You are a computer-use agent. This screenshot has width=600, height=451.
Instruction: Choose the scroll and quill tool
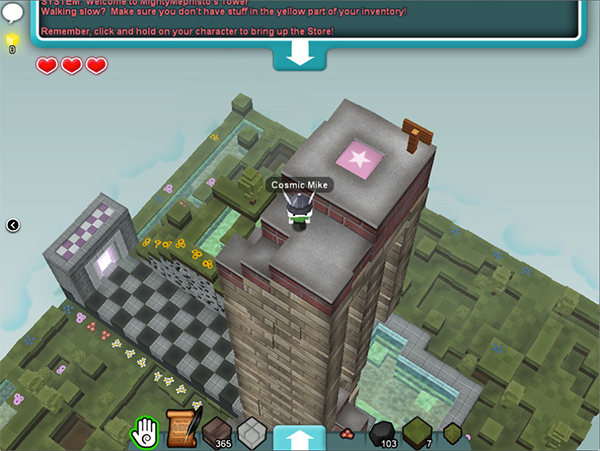tap(180, 430)
